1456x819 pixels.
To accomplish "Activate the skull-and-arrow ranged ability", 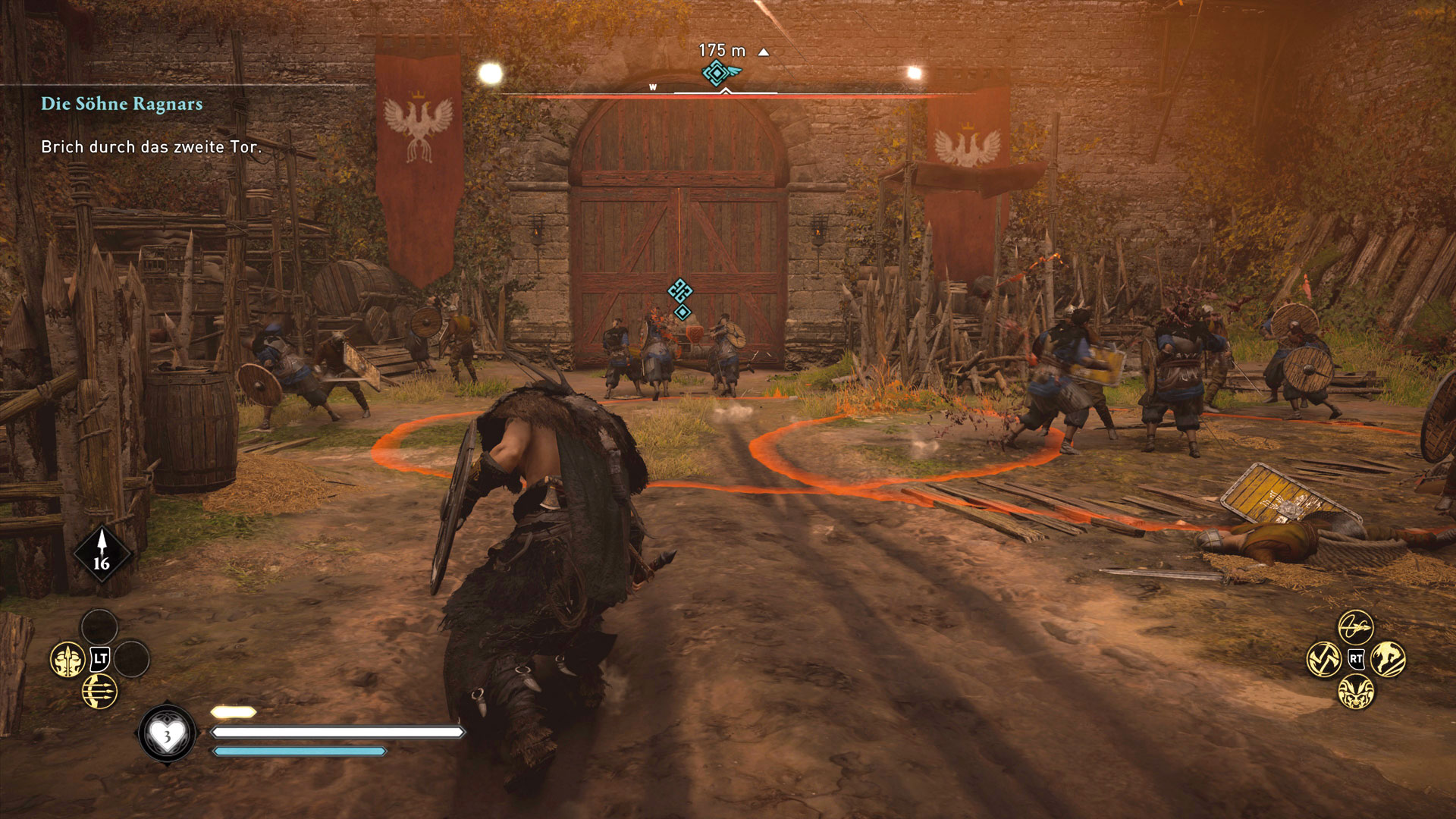I will [x=69, y=660].
